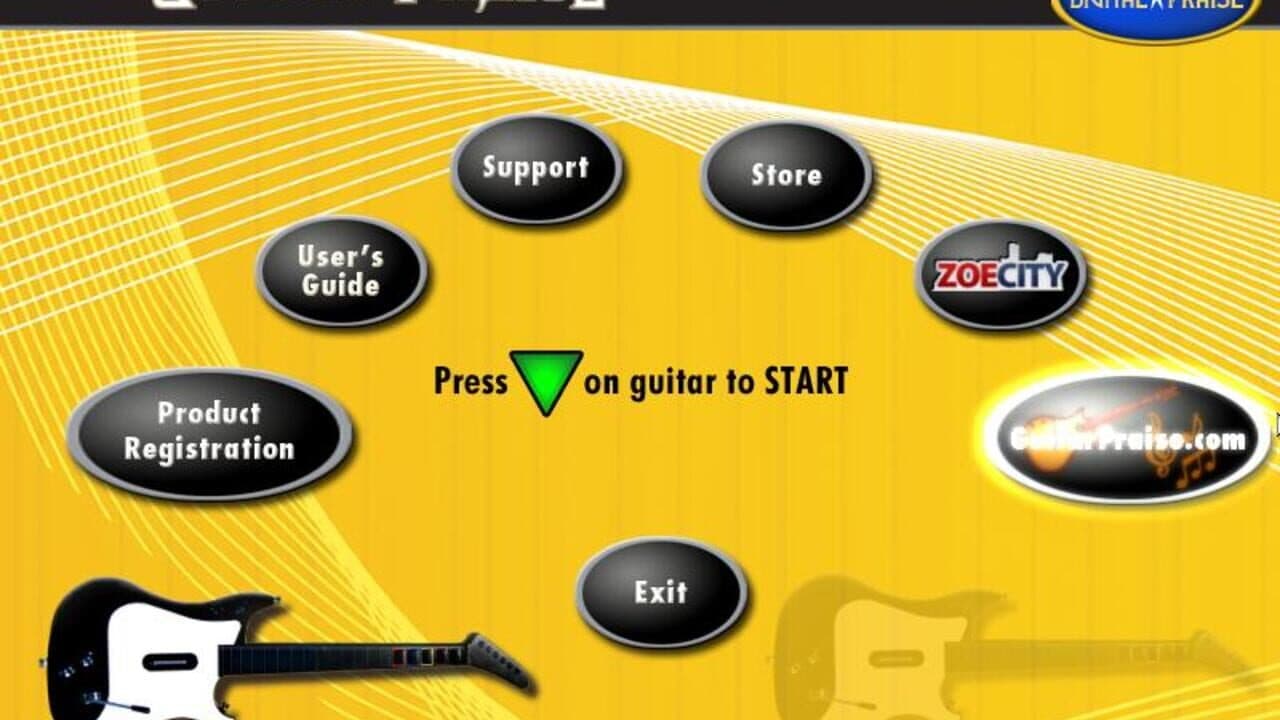Start Product Registration
Image resolution: width=1280 pixels, height=720 pixels.
pyautogui.click(x=210, y=432)
